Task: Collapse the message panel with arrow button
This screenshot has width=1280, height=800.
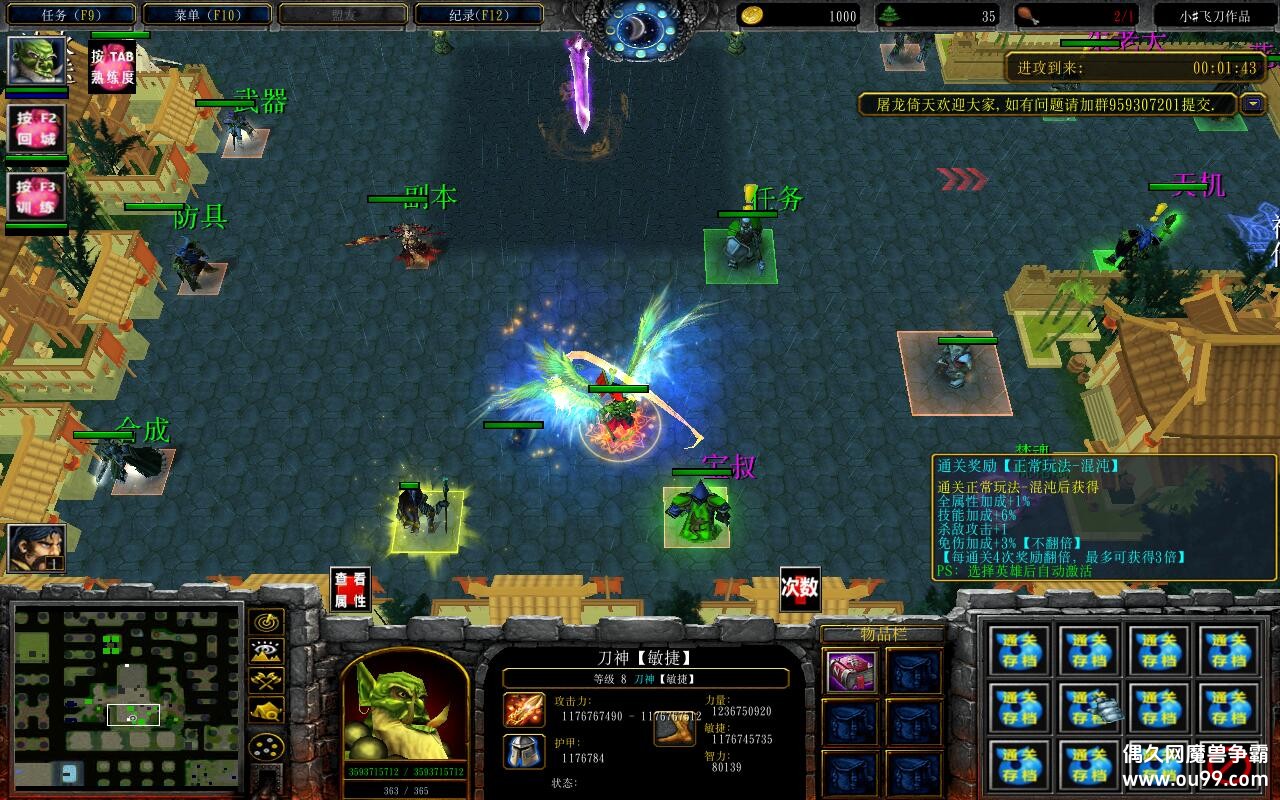Action: [x=1253, y=104]
